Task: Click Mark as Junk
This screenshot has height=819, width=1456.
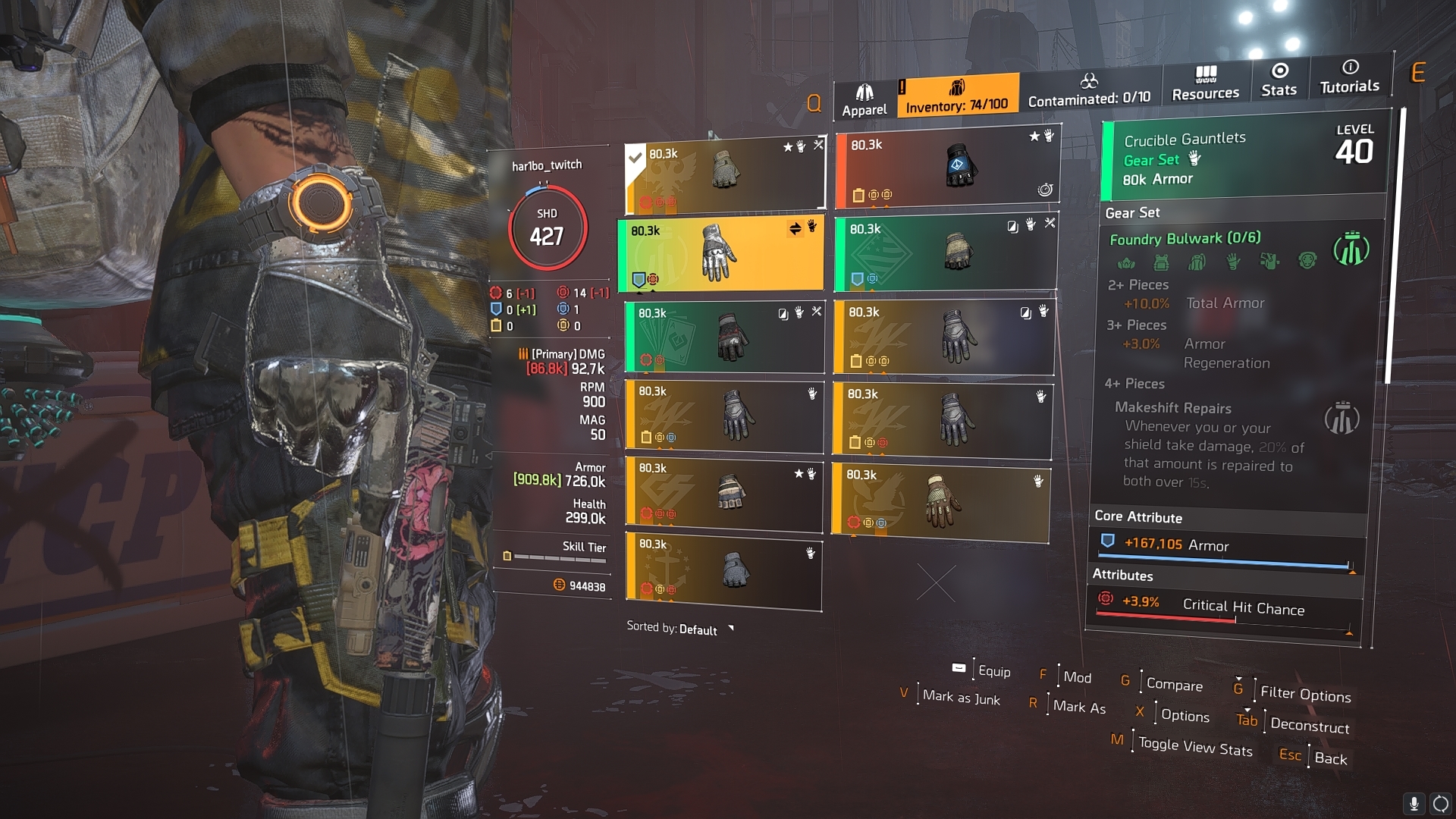Action: (961, 698)
